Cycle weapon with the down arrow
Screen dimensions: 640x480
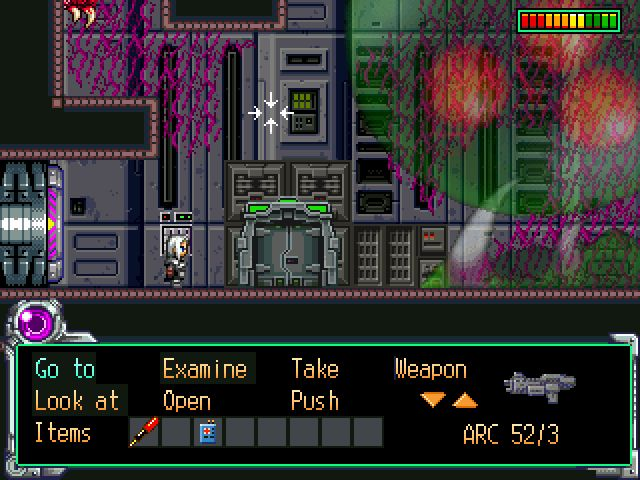[432, 400]
